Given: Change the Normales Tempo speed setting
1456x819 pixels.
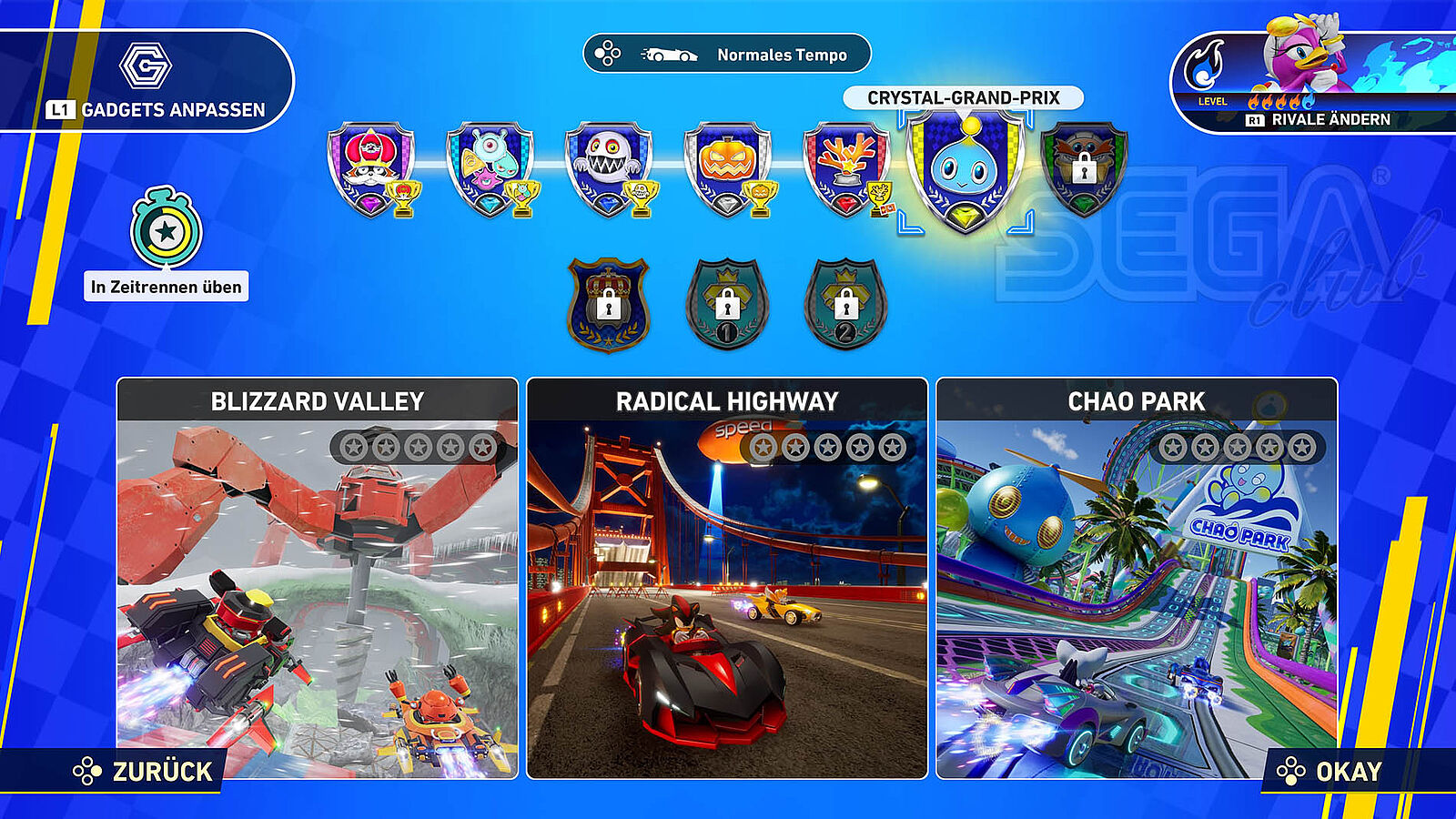Looking at the screenshot, I should (726, 55).
